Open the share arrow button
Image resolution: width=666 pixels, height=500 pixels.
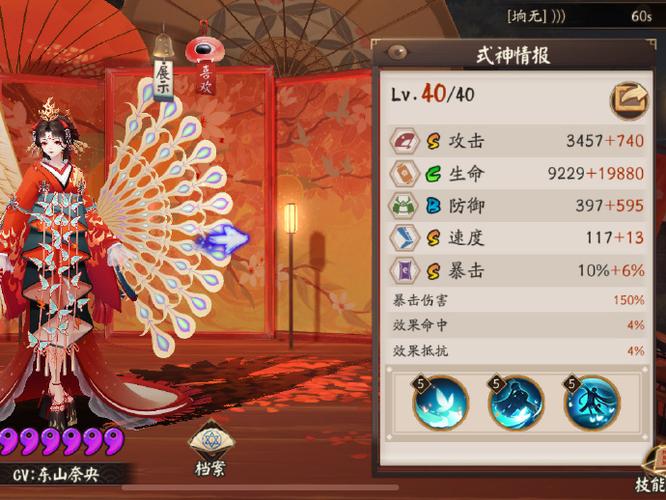pos(629,98)
